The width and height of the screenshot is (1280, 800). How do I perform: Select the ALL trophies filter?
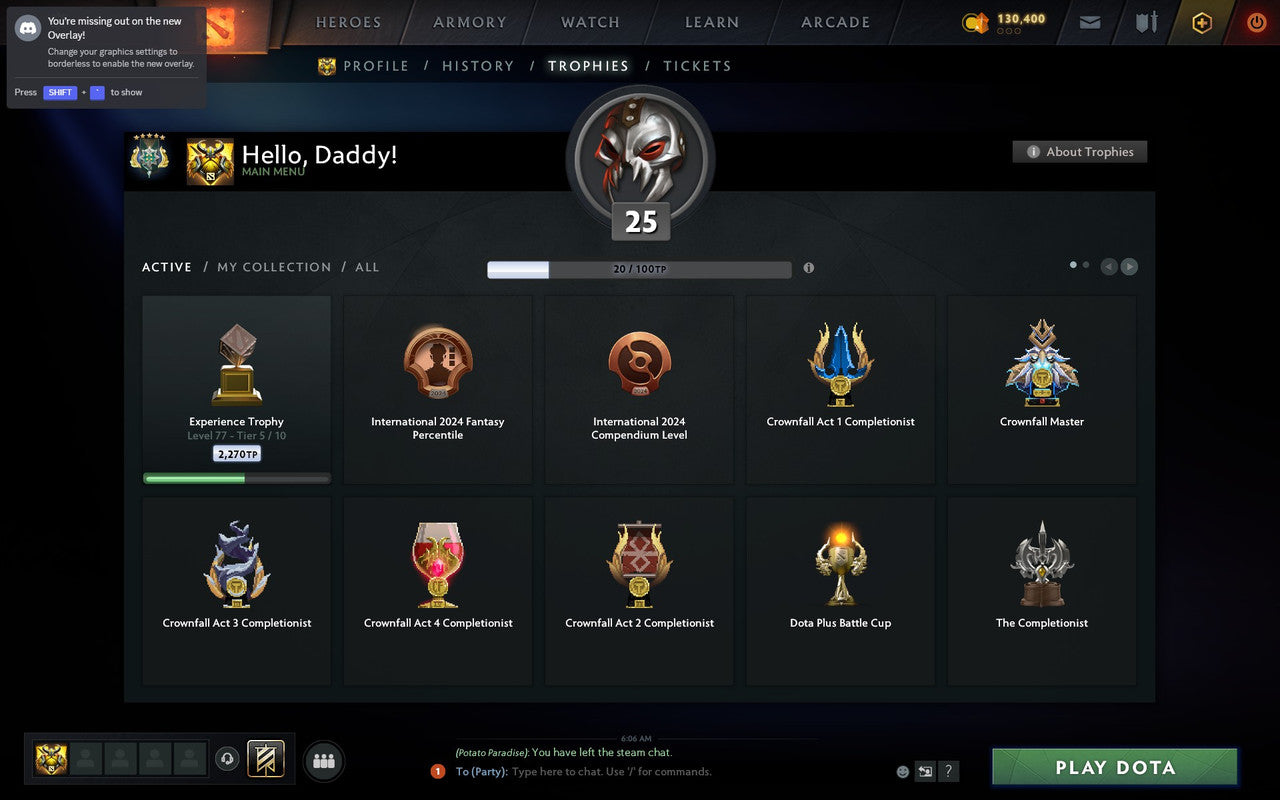click(x=367, y=267)
